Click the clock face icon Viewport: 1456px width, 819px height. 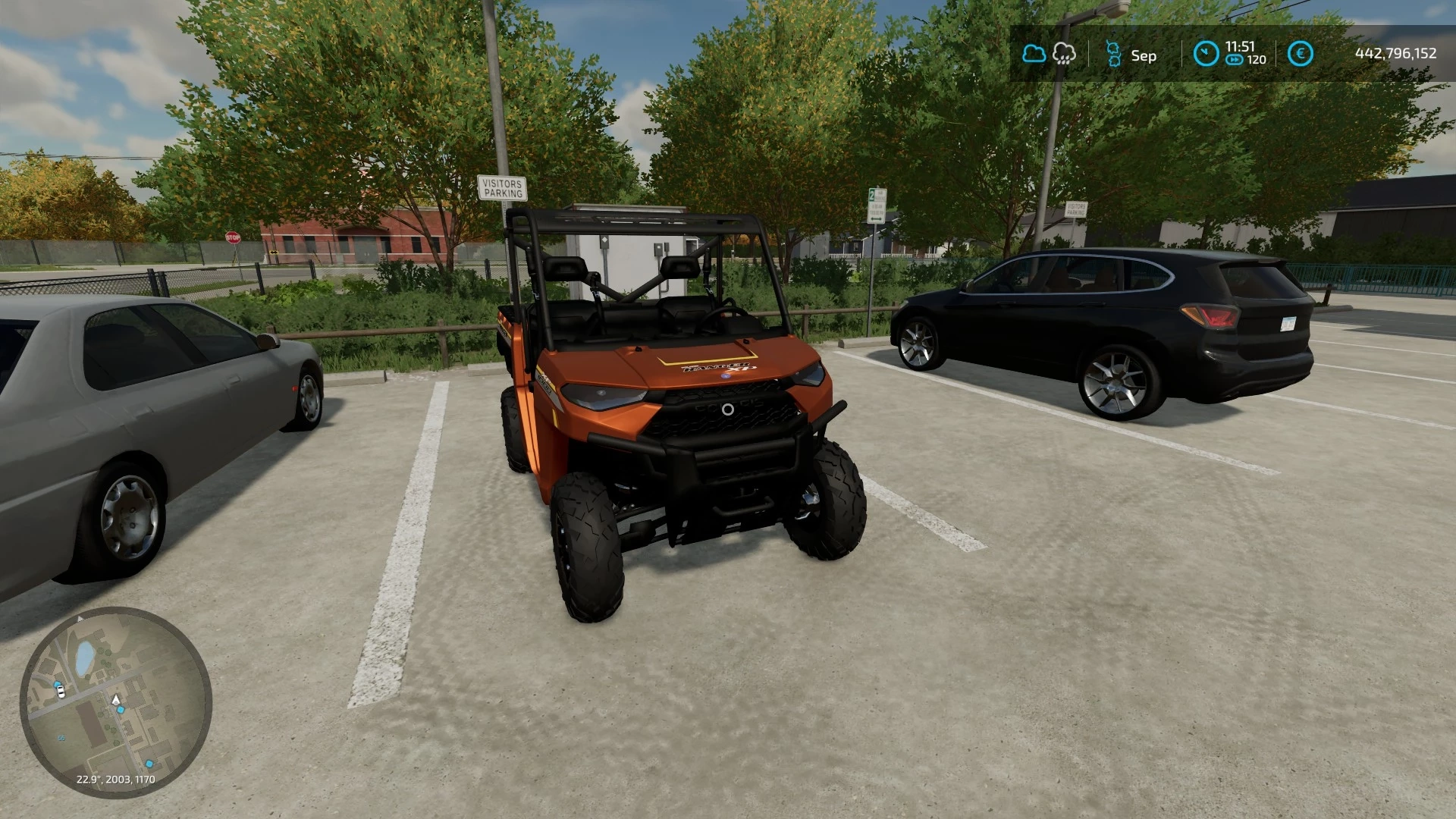pyautogui.click(x=1205, y=53)
